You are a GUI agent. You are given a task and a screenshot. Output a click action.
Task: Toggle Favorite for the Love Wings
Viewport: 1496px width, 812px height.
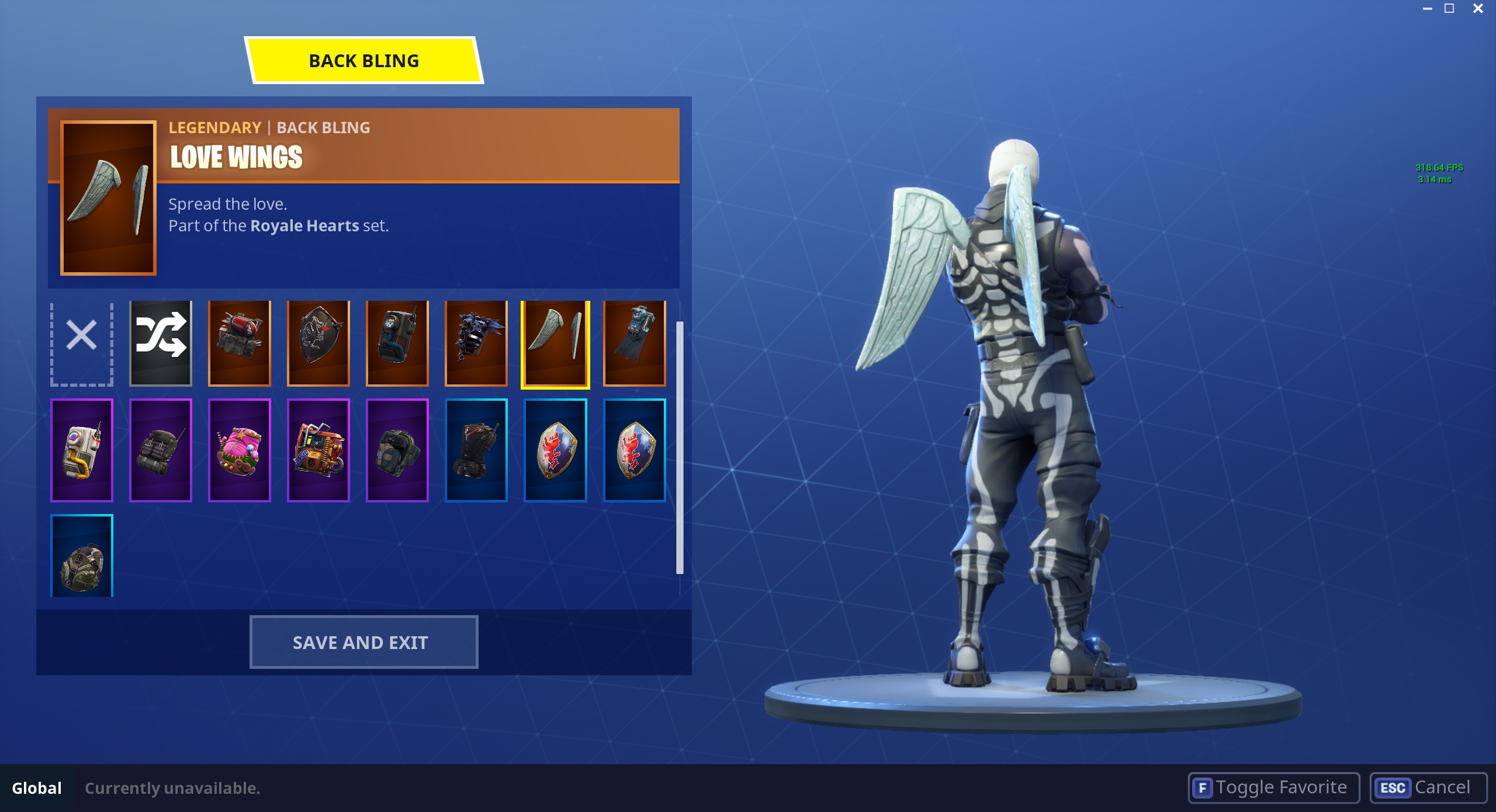[1274, 787]
